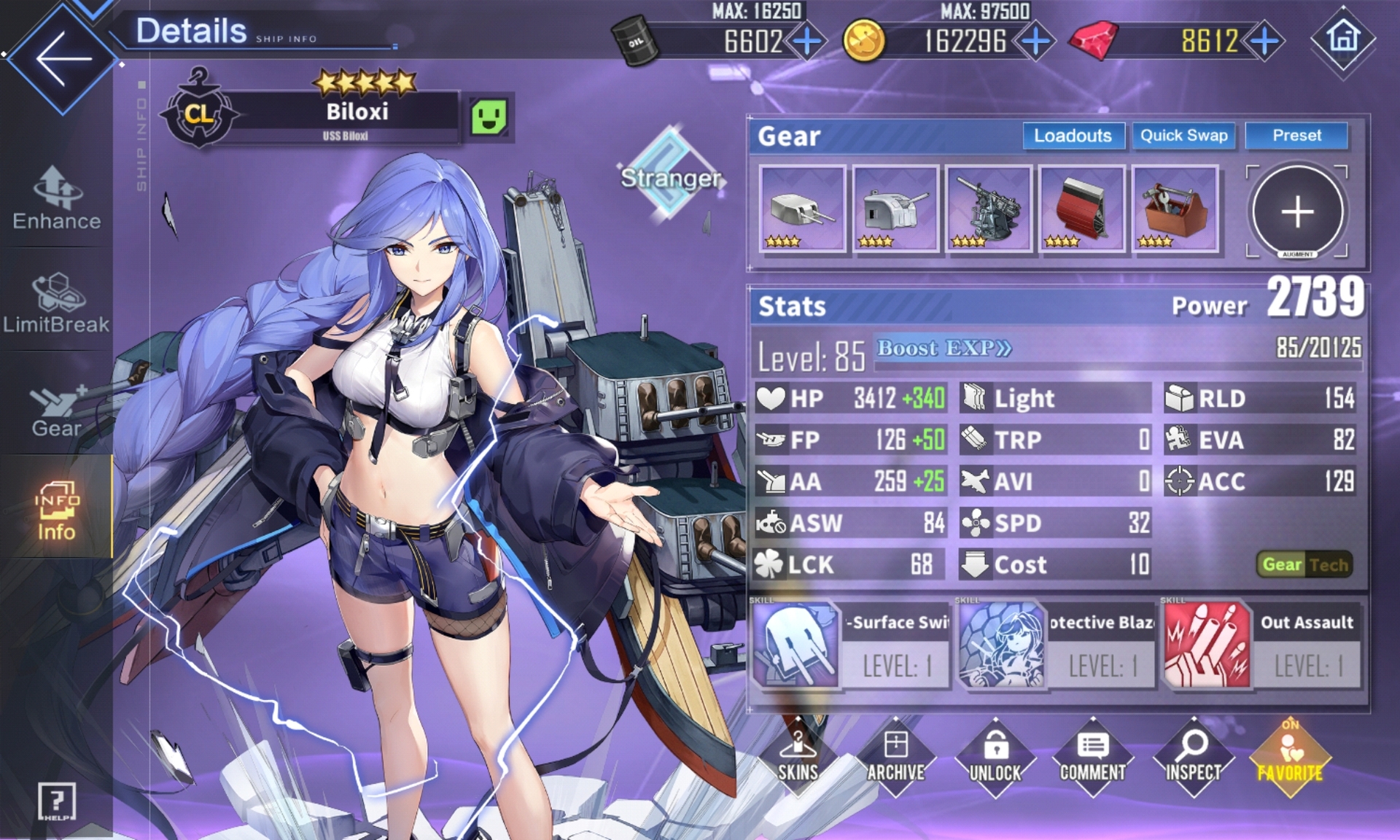This screenshot has height=840, width=1400.
Task: Open the Skins menu
Action: [x=798, y=758]
